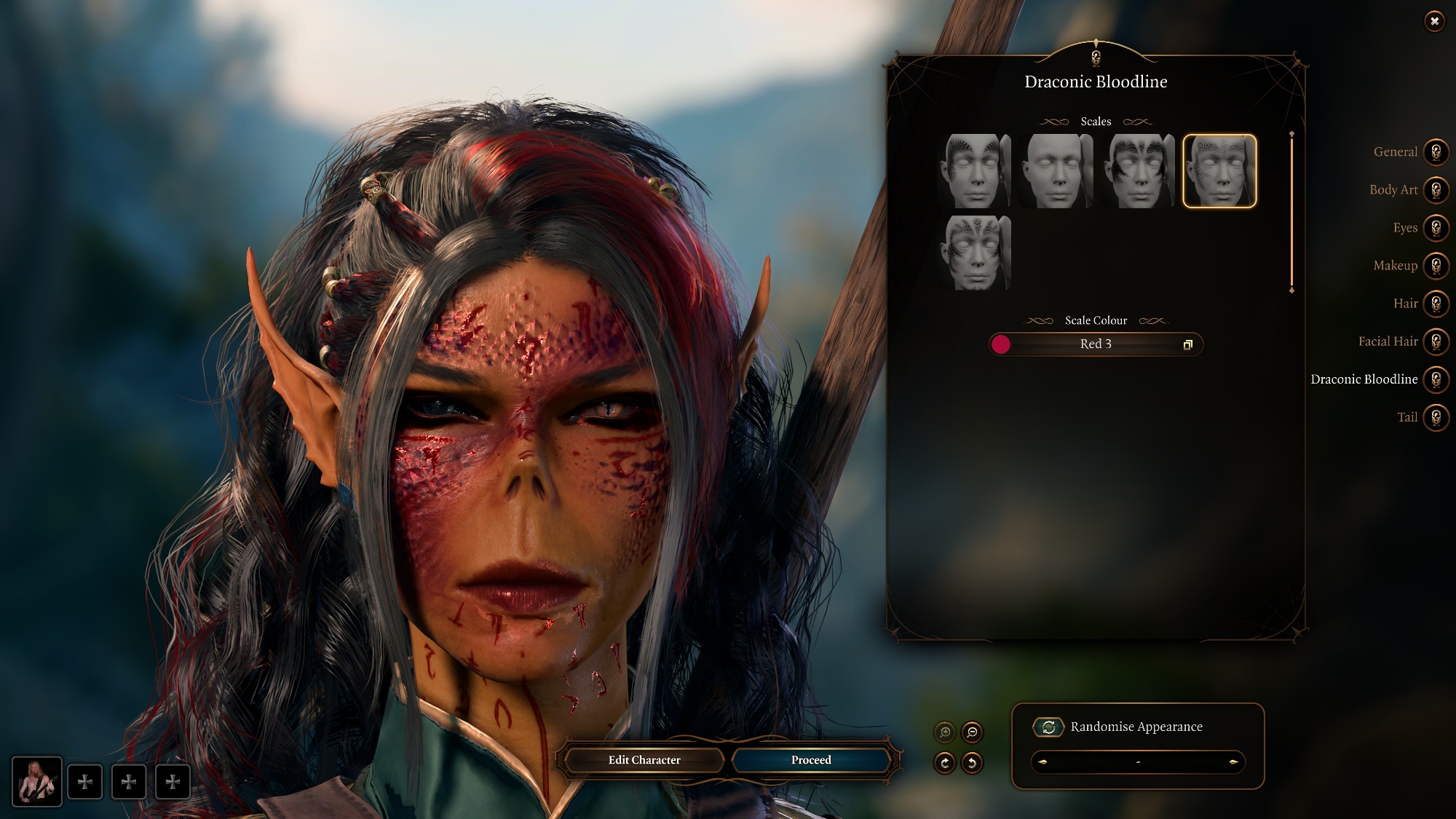
Task: Select the Hair tab
Action: click(1436, 304)
